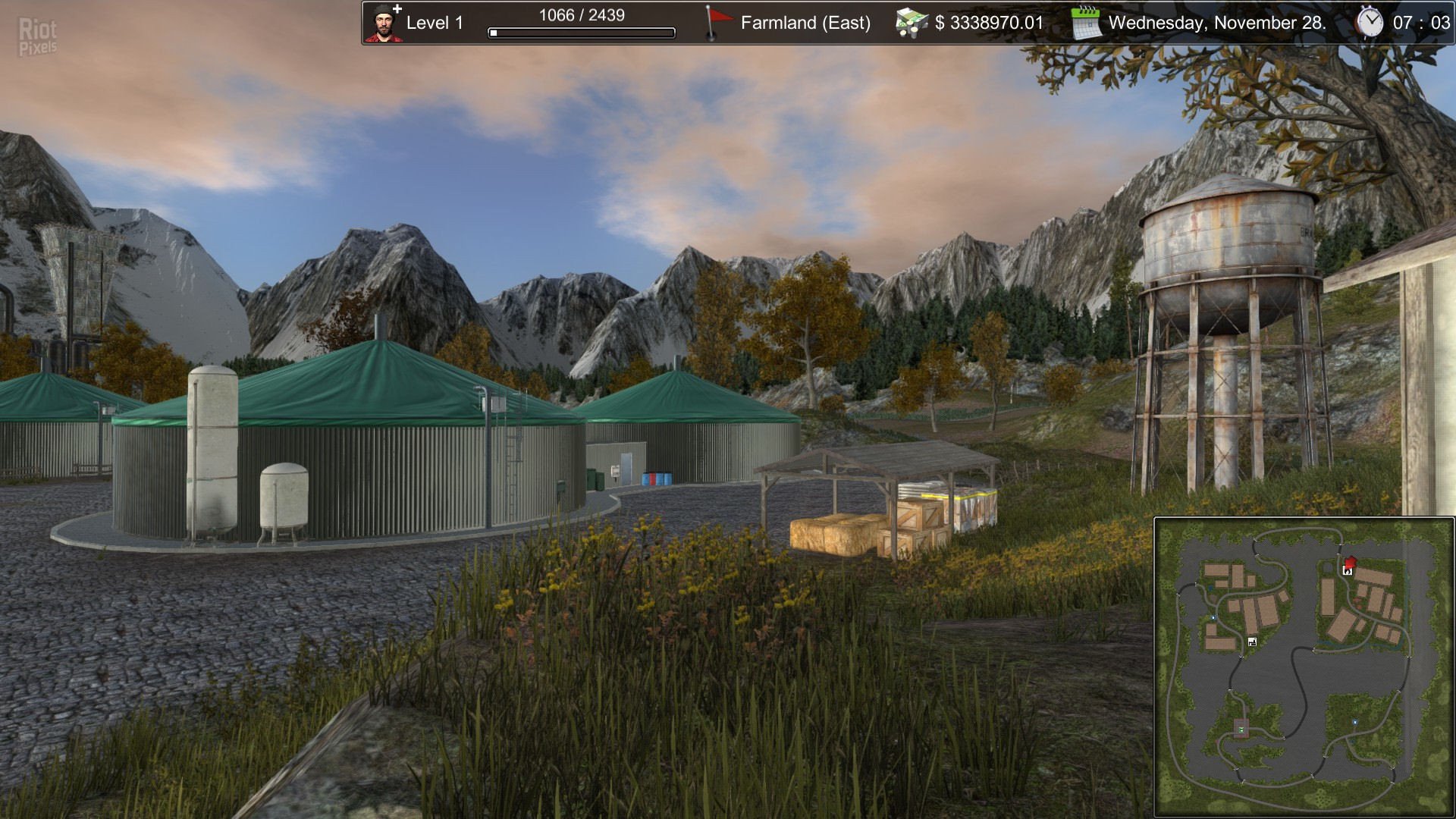The height and width of the screenshot is (819, 1456).
Task: Open the green calendar icon
Action: (1086, 23)
